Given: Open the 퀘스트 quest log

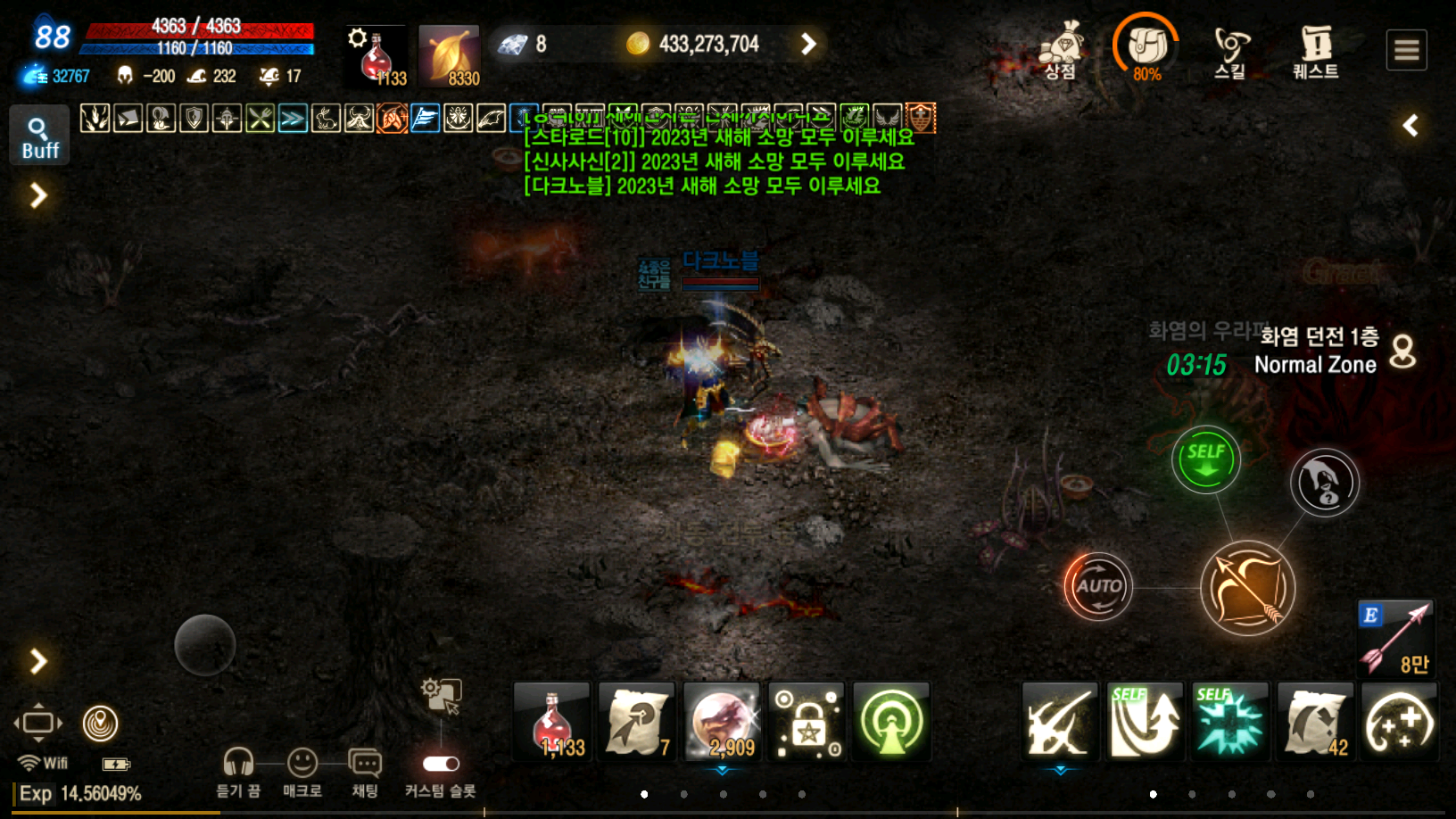Looking at the screenshot, I should (1316, 51).
